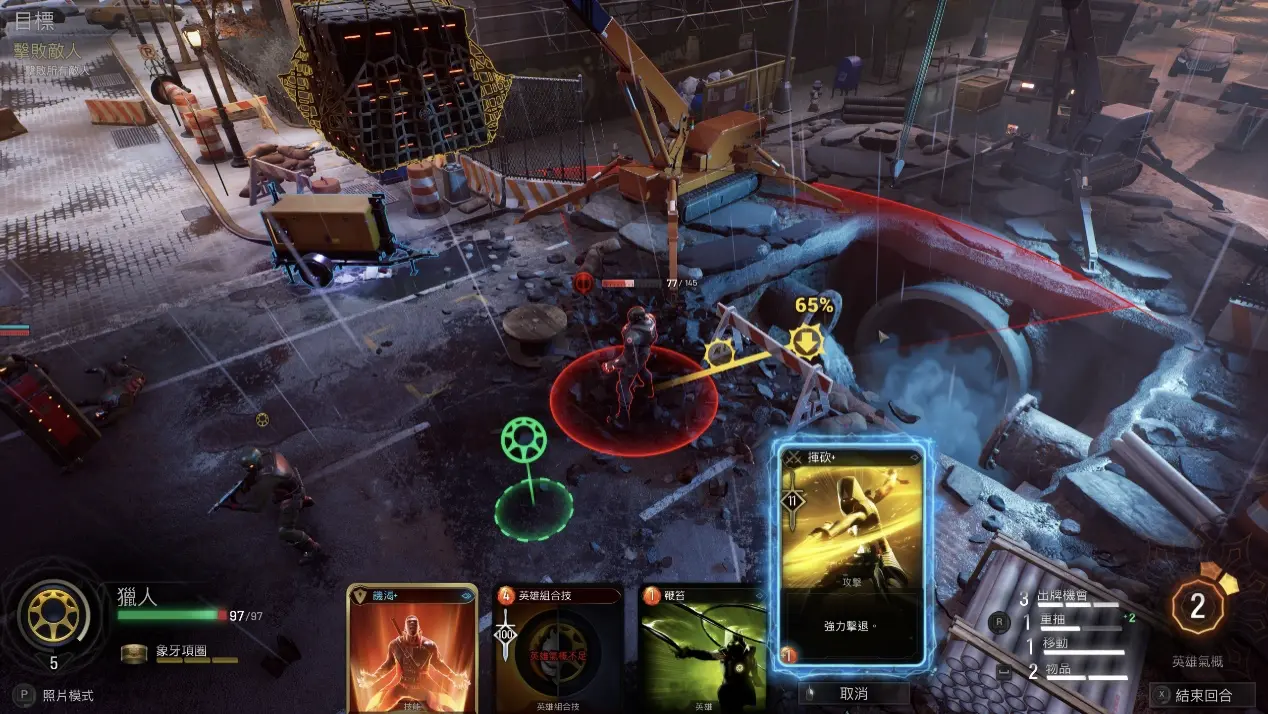Screen dimensions: 1268x714
Task: Open the 目標 objective tracker
Action: (x=36, y=23)
